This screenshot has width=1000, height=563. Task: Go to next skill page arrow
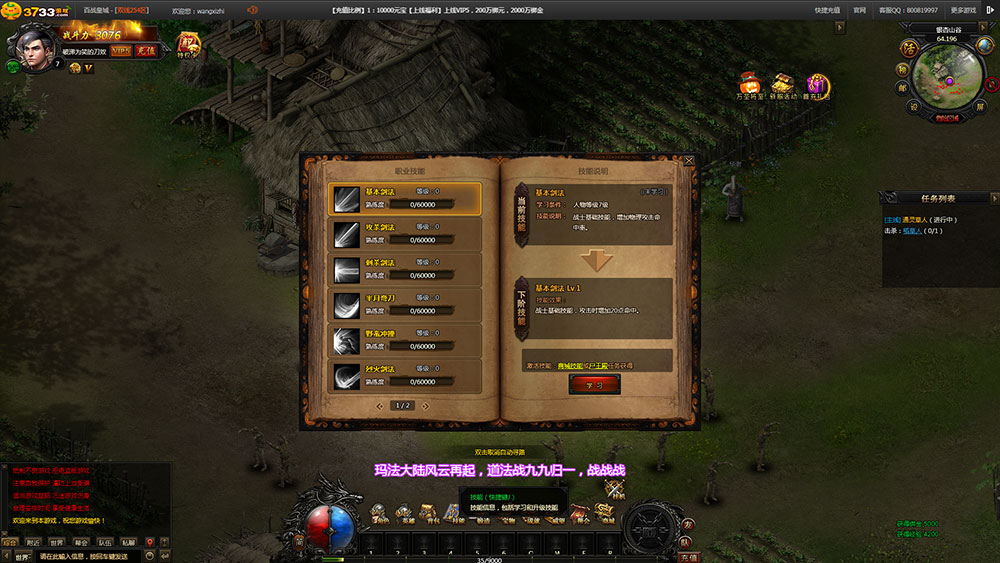(425, 406)
